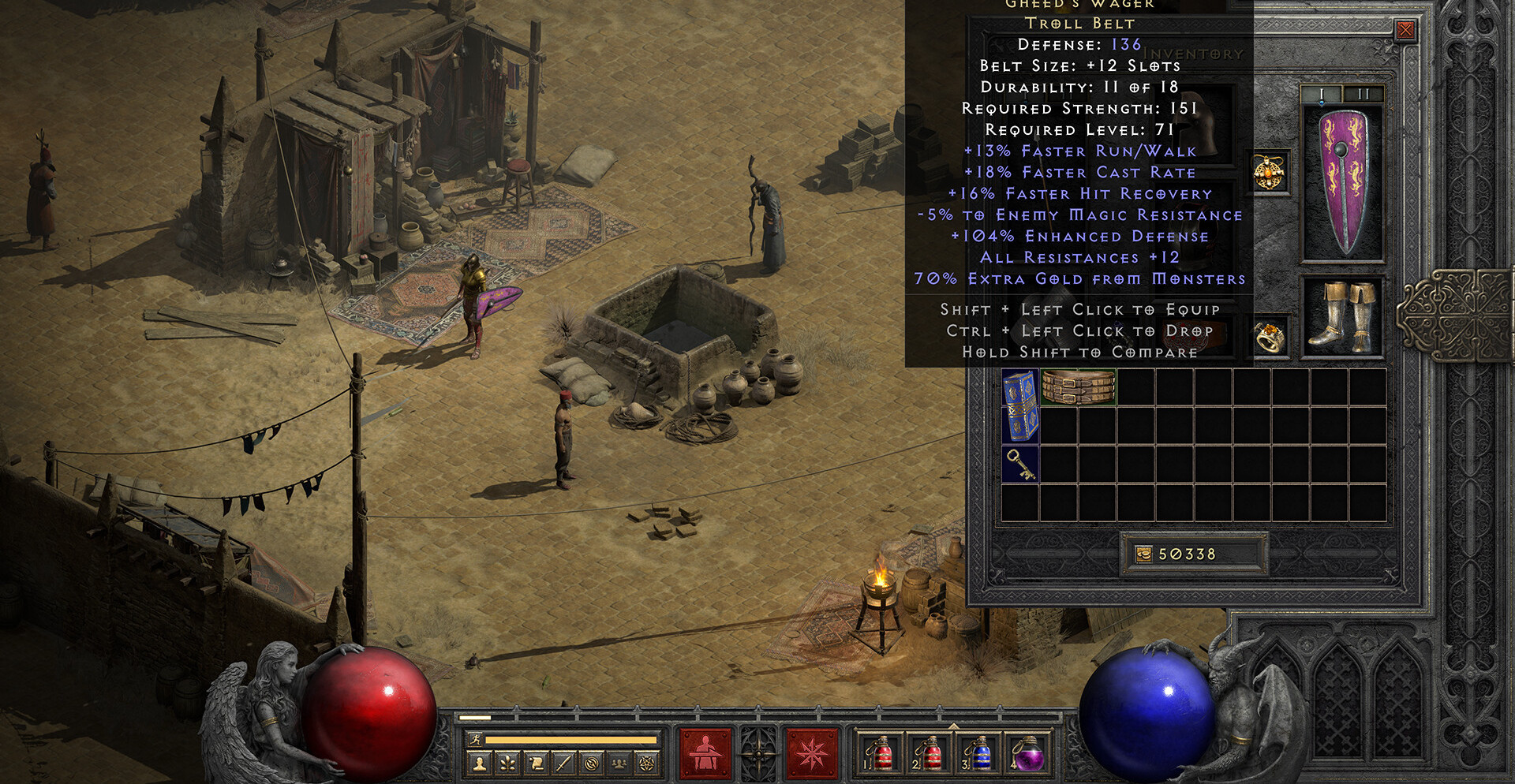This screenshot has height=784, width=1515.
Task: Use the blue mana potion in belt slot 3
Action: coord(979,754)
